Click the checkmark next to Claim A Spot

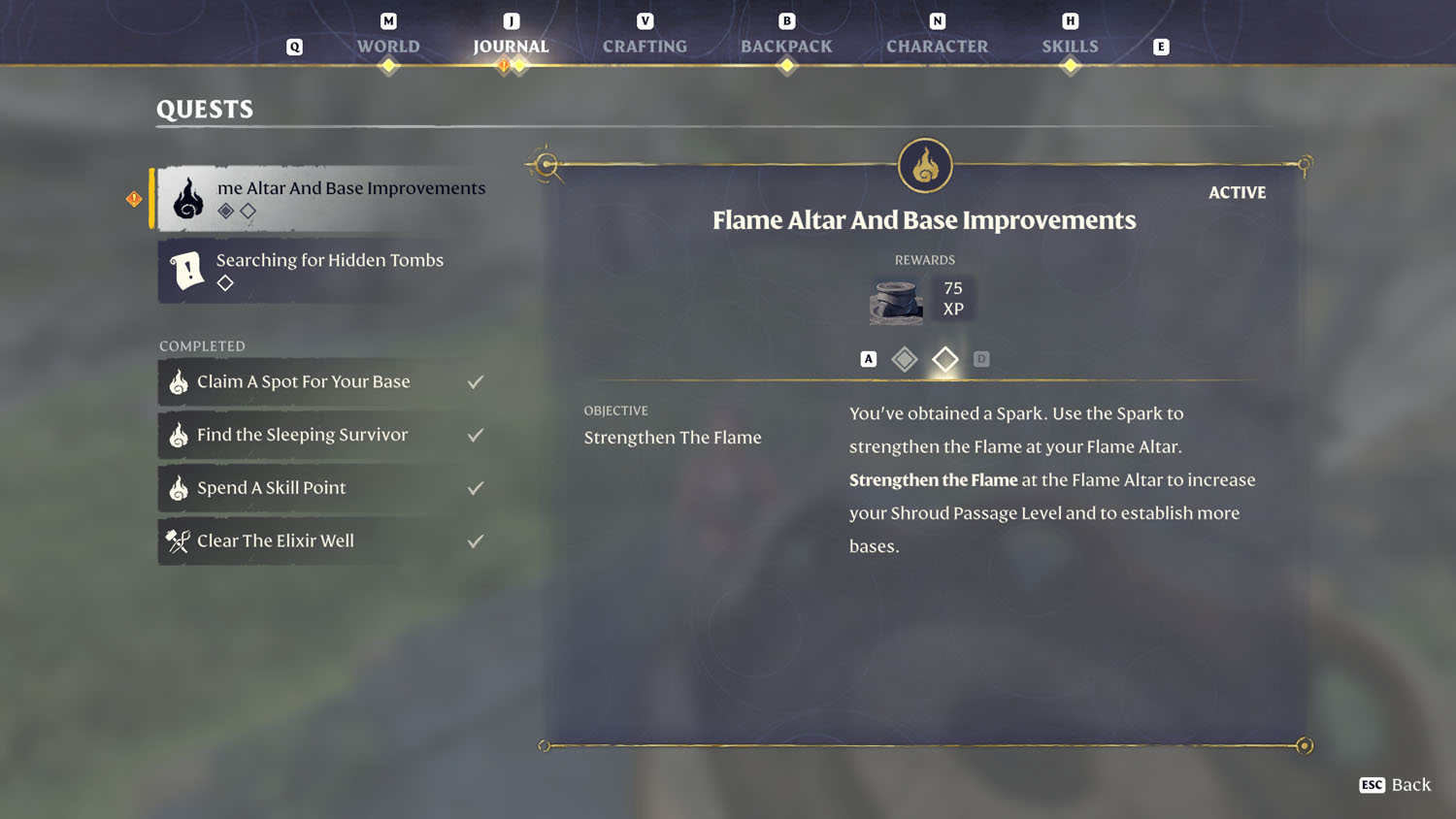[x=475, y=381]
